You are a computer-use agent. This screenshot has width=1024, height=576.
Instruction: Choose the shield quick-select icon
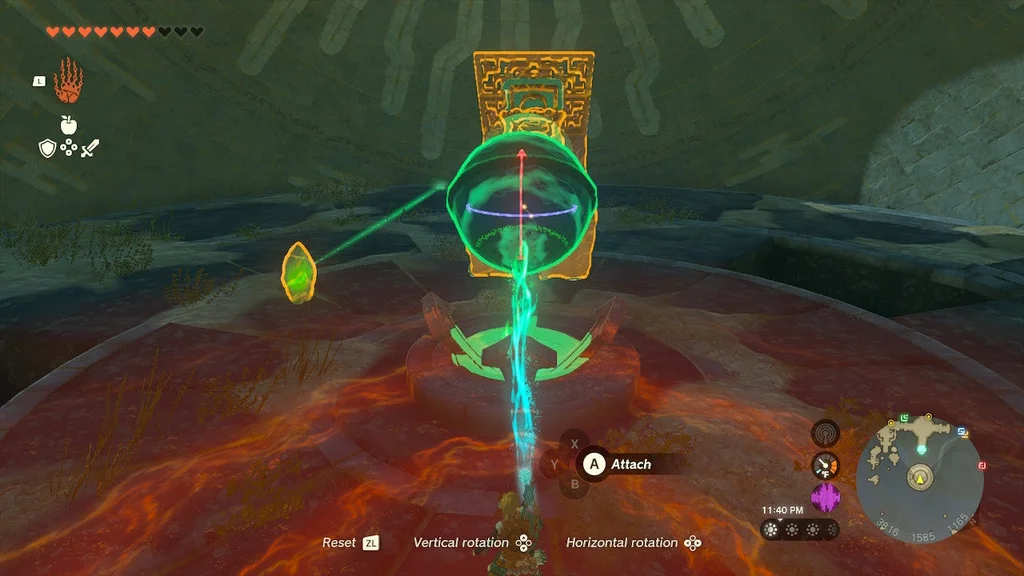pyautogui.click(x=46, y=148)
